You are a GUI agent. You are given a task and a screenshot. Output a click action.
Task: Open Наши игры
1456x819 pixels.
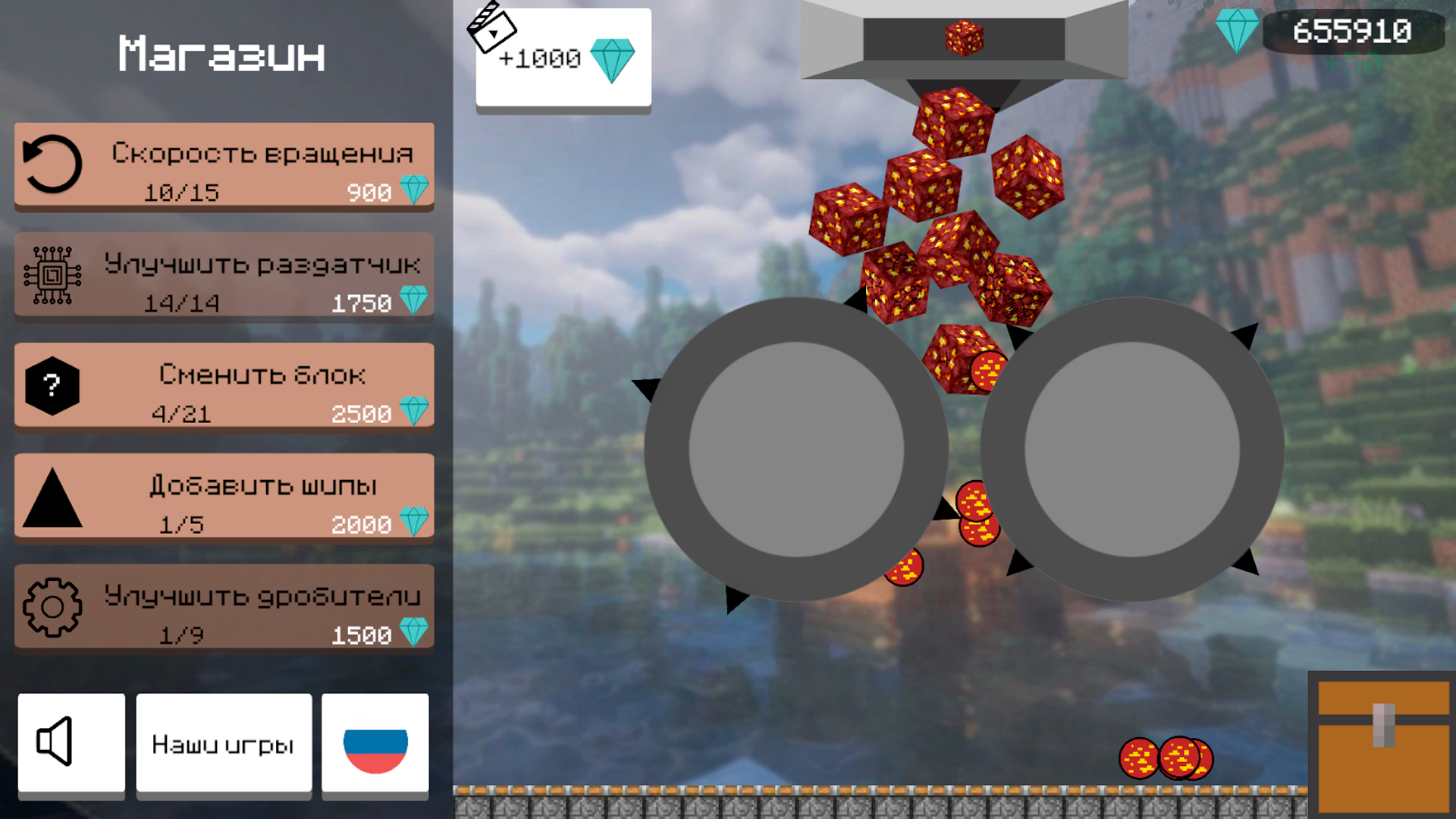click(223, 743)
